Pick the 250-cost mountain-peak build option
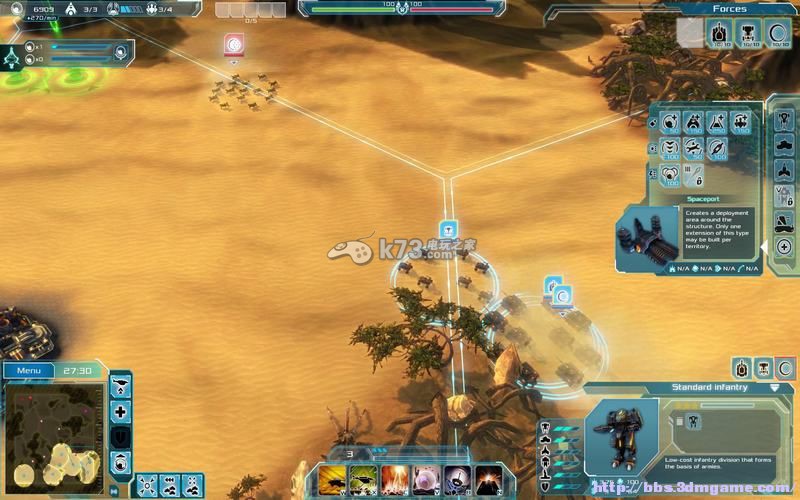Screen dimensions: 800x500 717,123
